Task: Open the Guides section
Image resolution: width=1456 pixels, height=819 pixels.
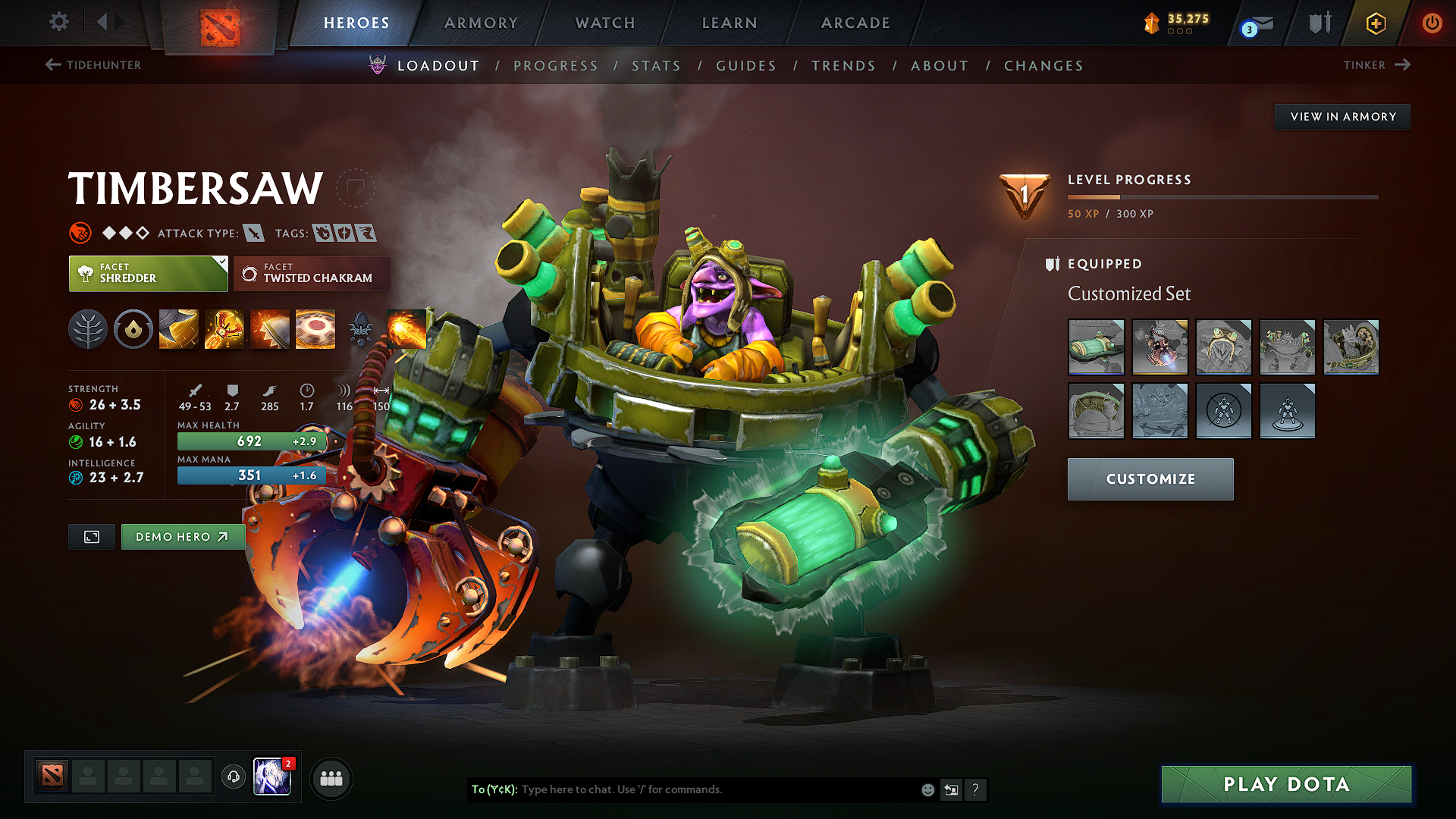Action: 746,66
